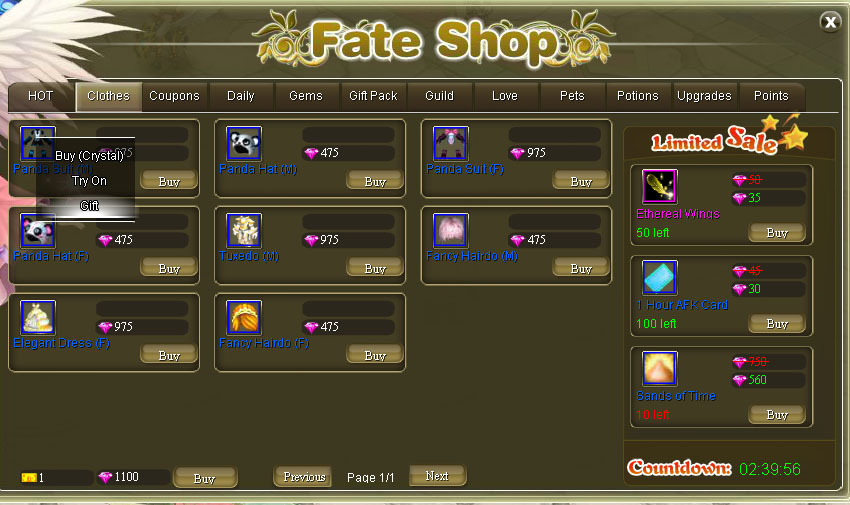Switch to the HOT tab

[41, 96]
